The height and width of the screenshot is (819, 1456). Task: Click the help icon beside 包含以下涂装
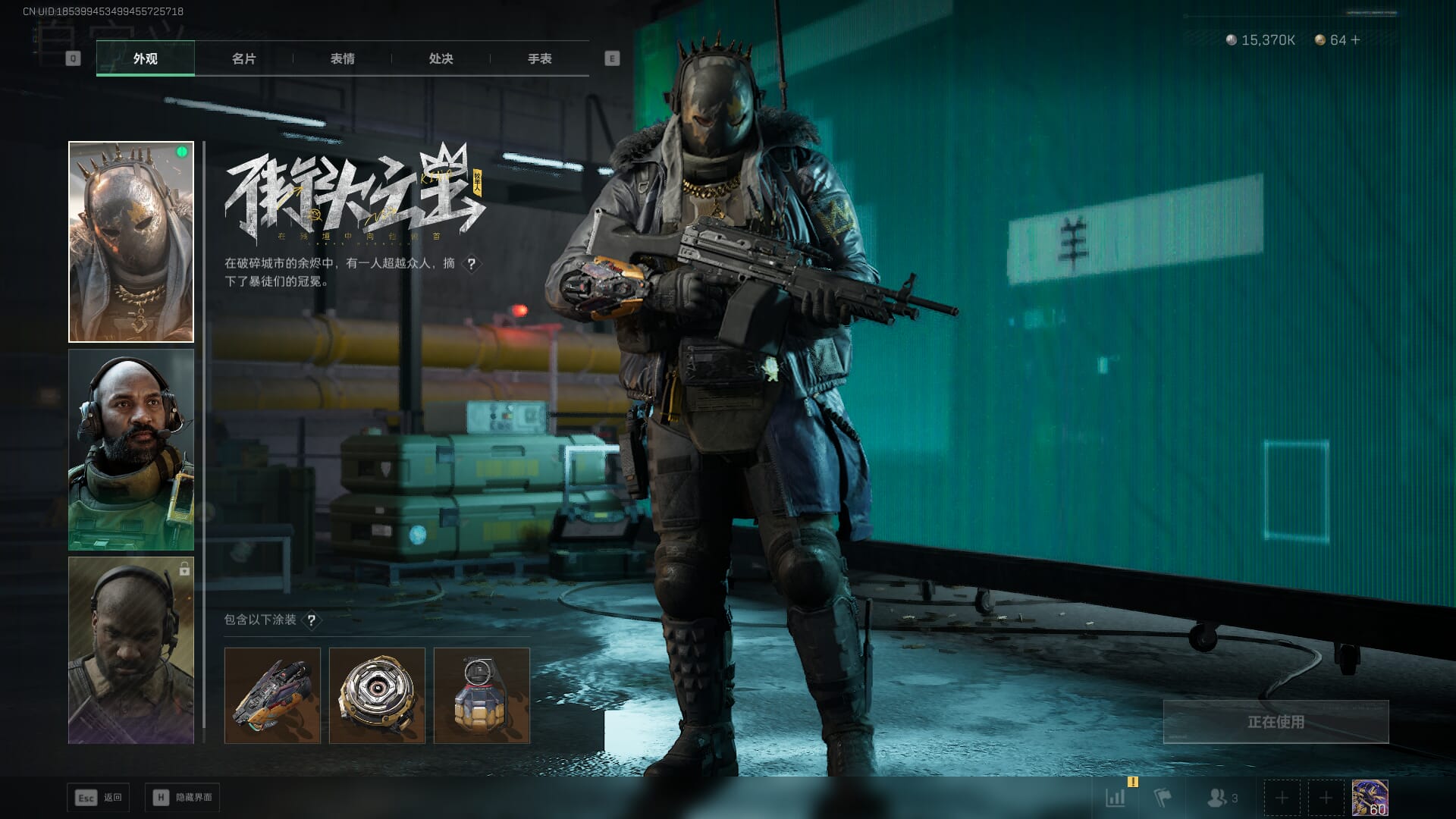pyautogui.click(x=311, y=620)
